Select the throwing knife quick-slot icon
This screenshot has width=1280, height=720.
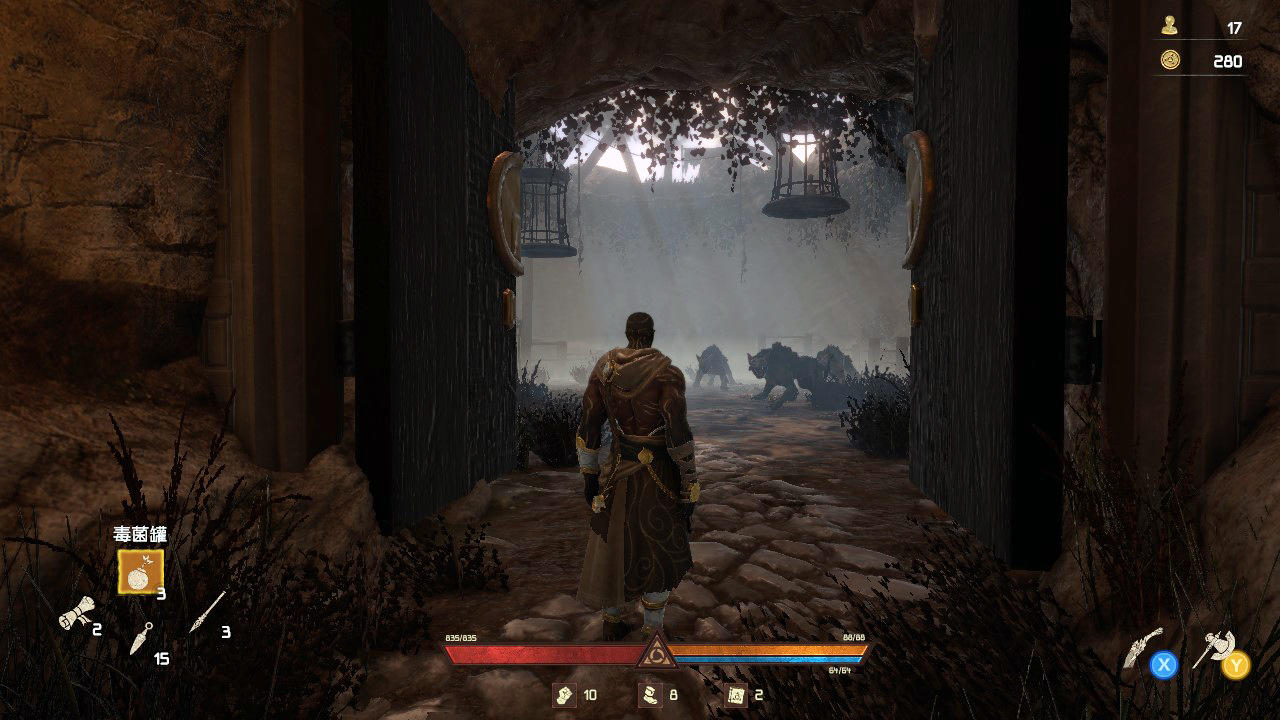pyautogui.click(x=143, y=639)
